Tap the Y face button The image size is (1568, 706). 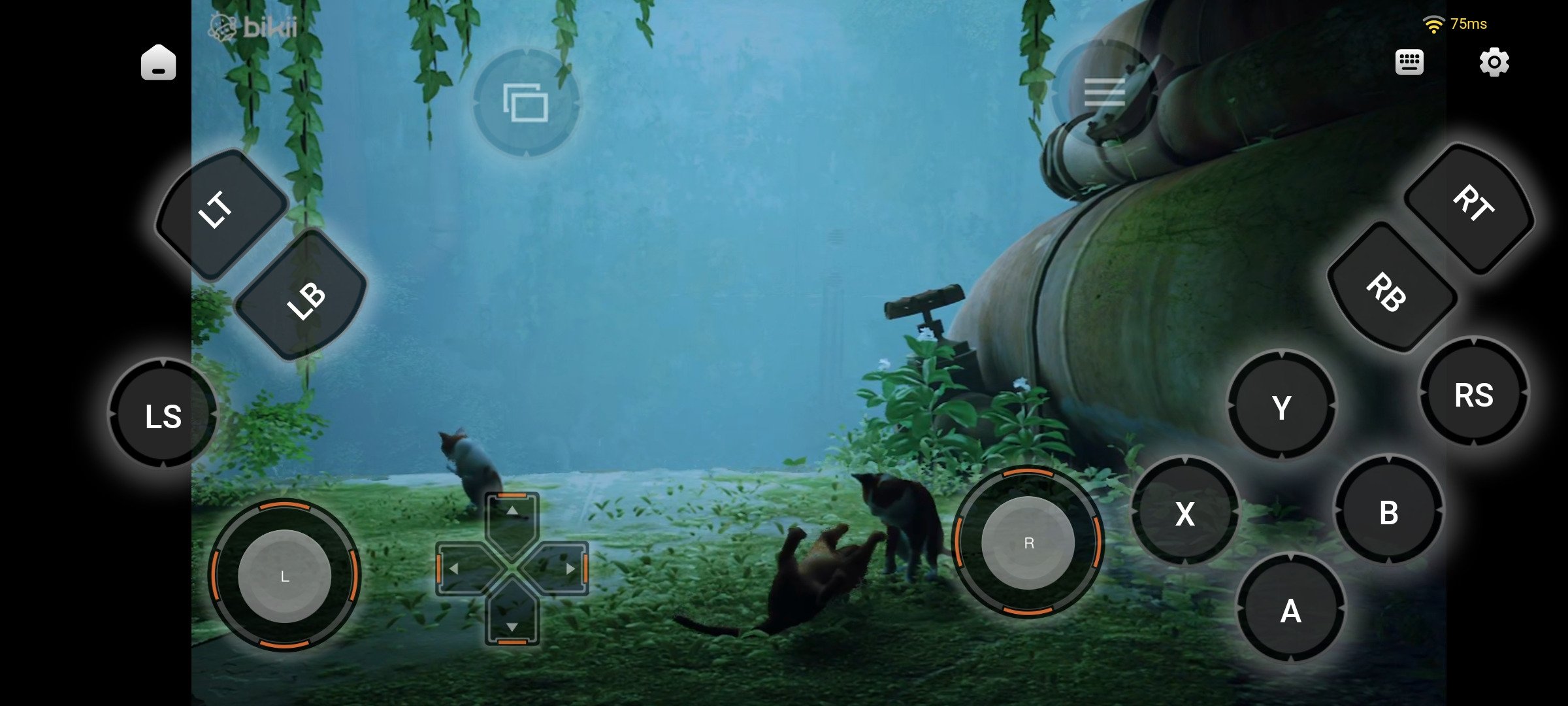click(x=1281, y=407)
